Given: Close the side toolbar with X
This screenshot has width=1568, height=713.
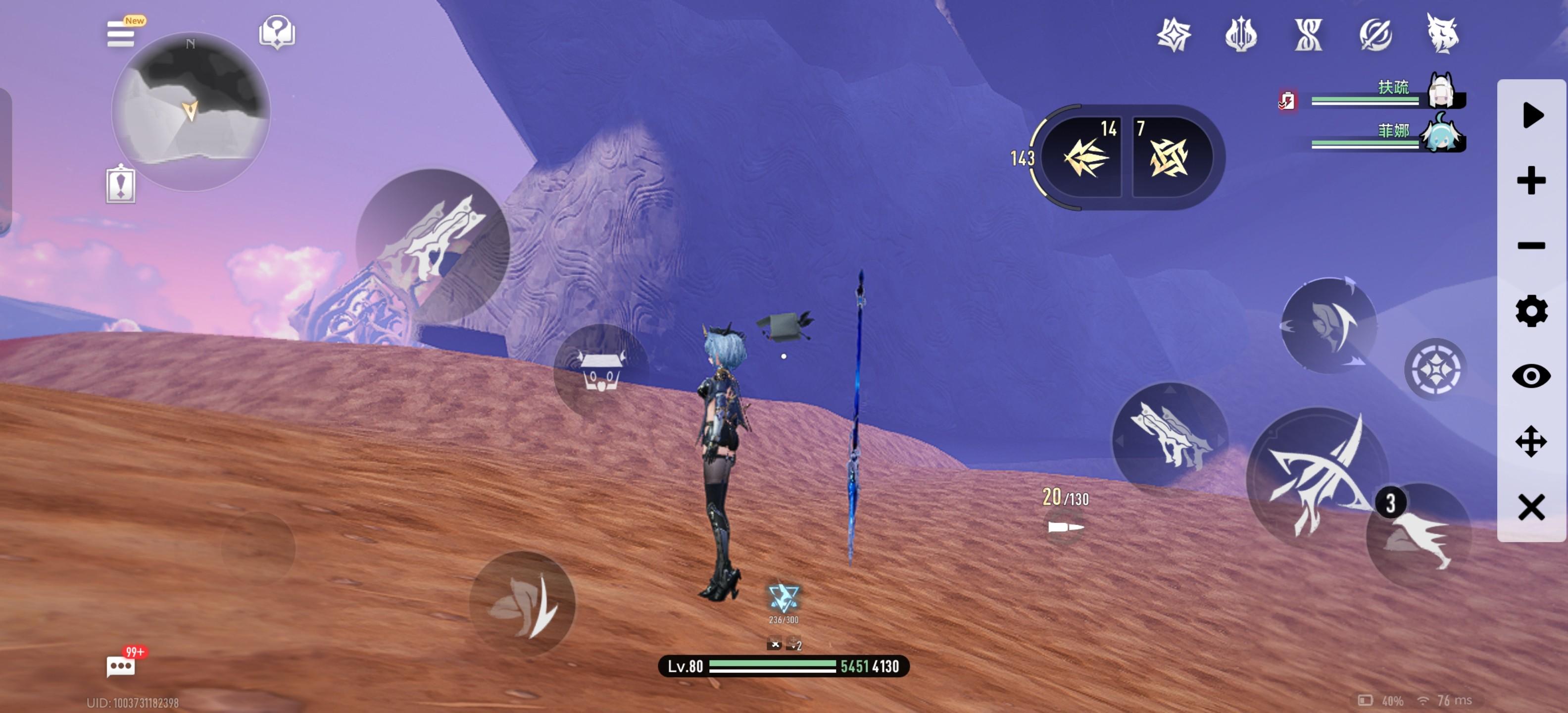Looking at the screenshot, I should point(1531,507).
